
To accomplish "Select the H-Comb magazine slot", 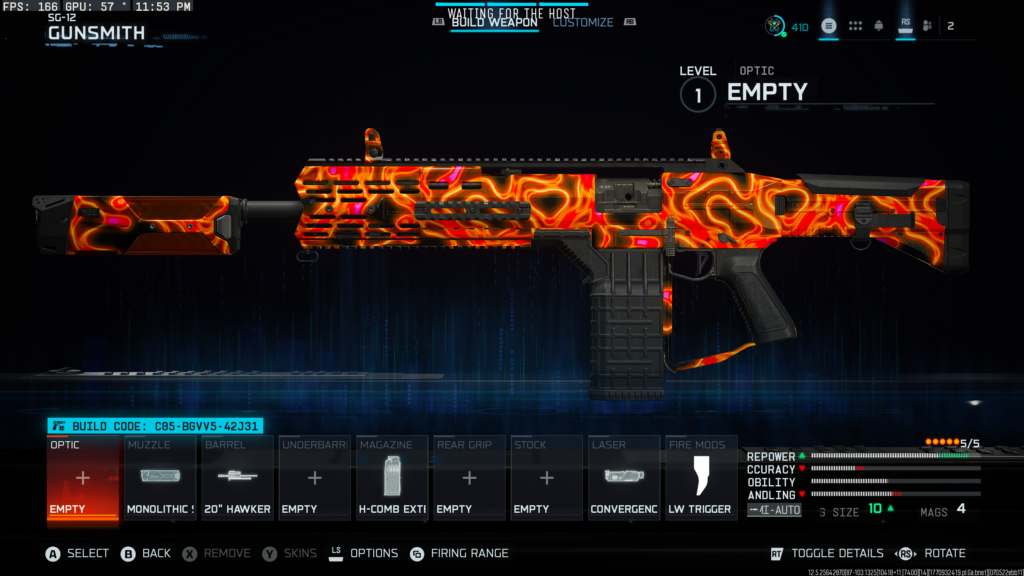I will pyautogui.click(x=392, y=478).
